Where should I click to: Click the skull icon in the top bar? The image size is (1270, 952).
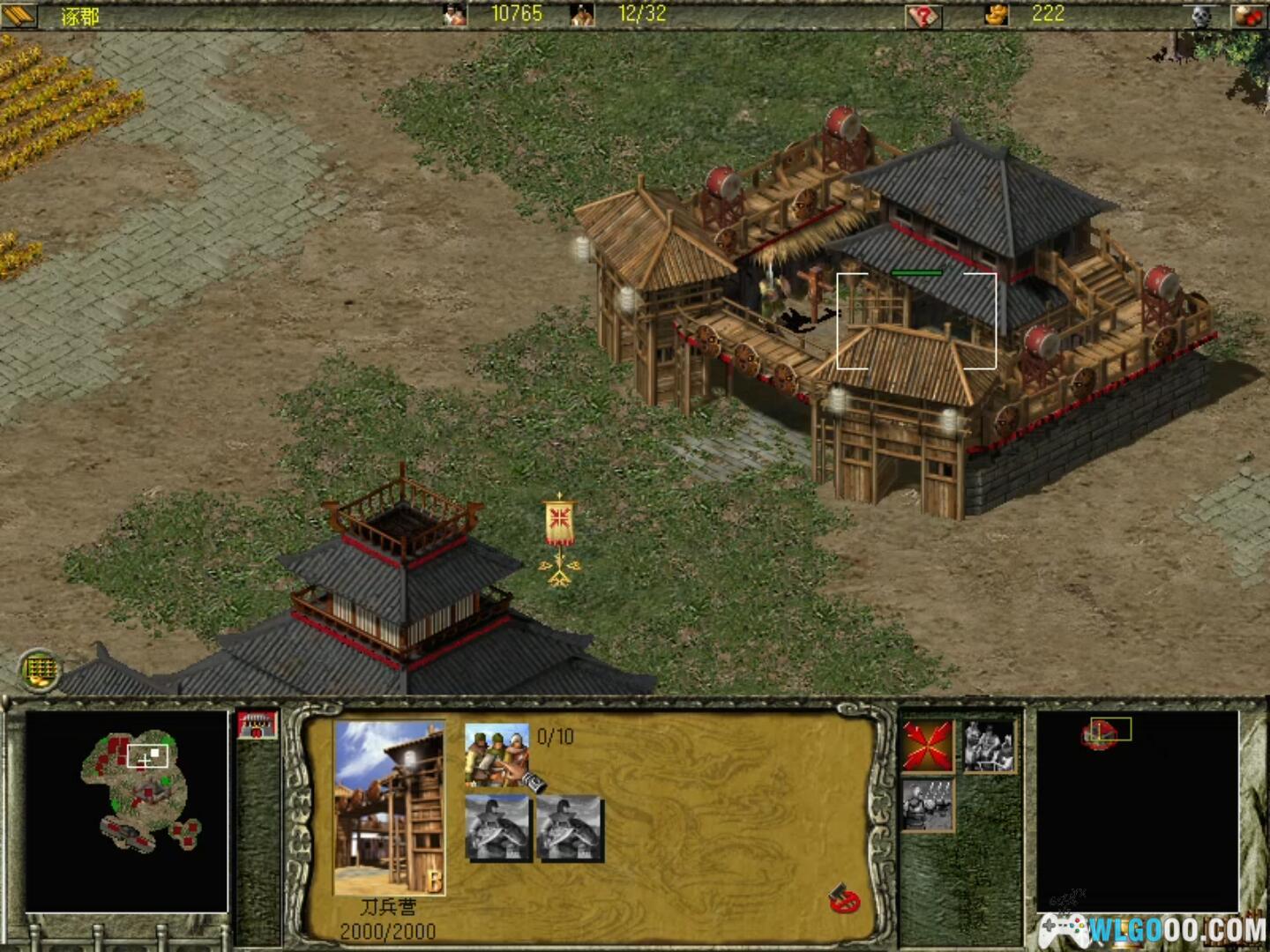tap(1201, 16)
